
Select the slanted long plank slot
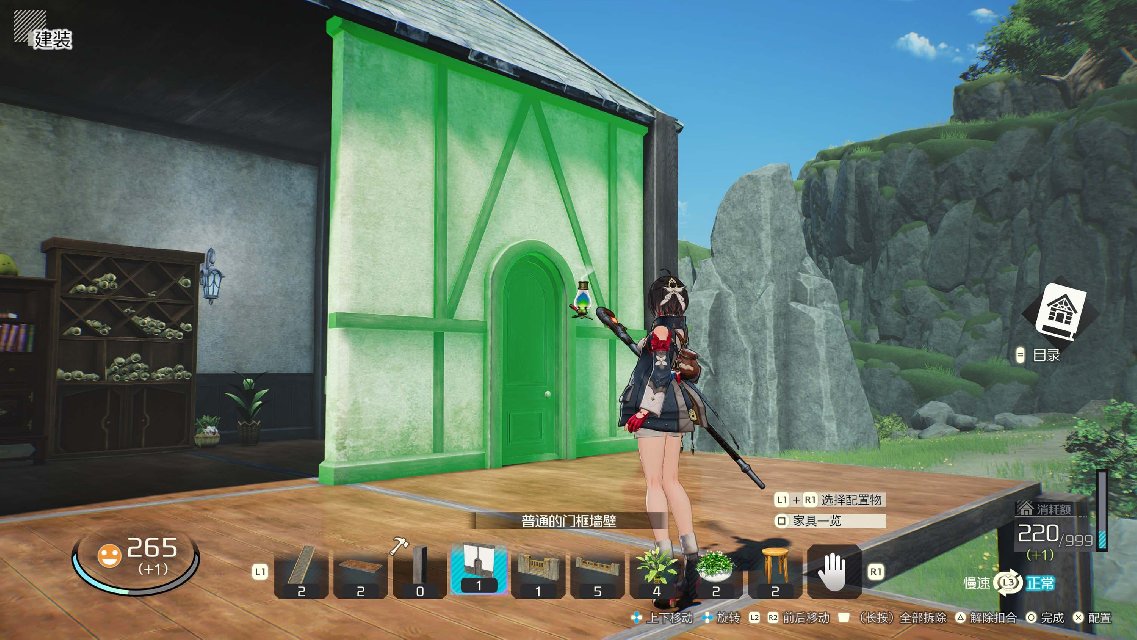click(301, 571)
